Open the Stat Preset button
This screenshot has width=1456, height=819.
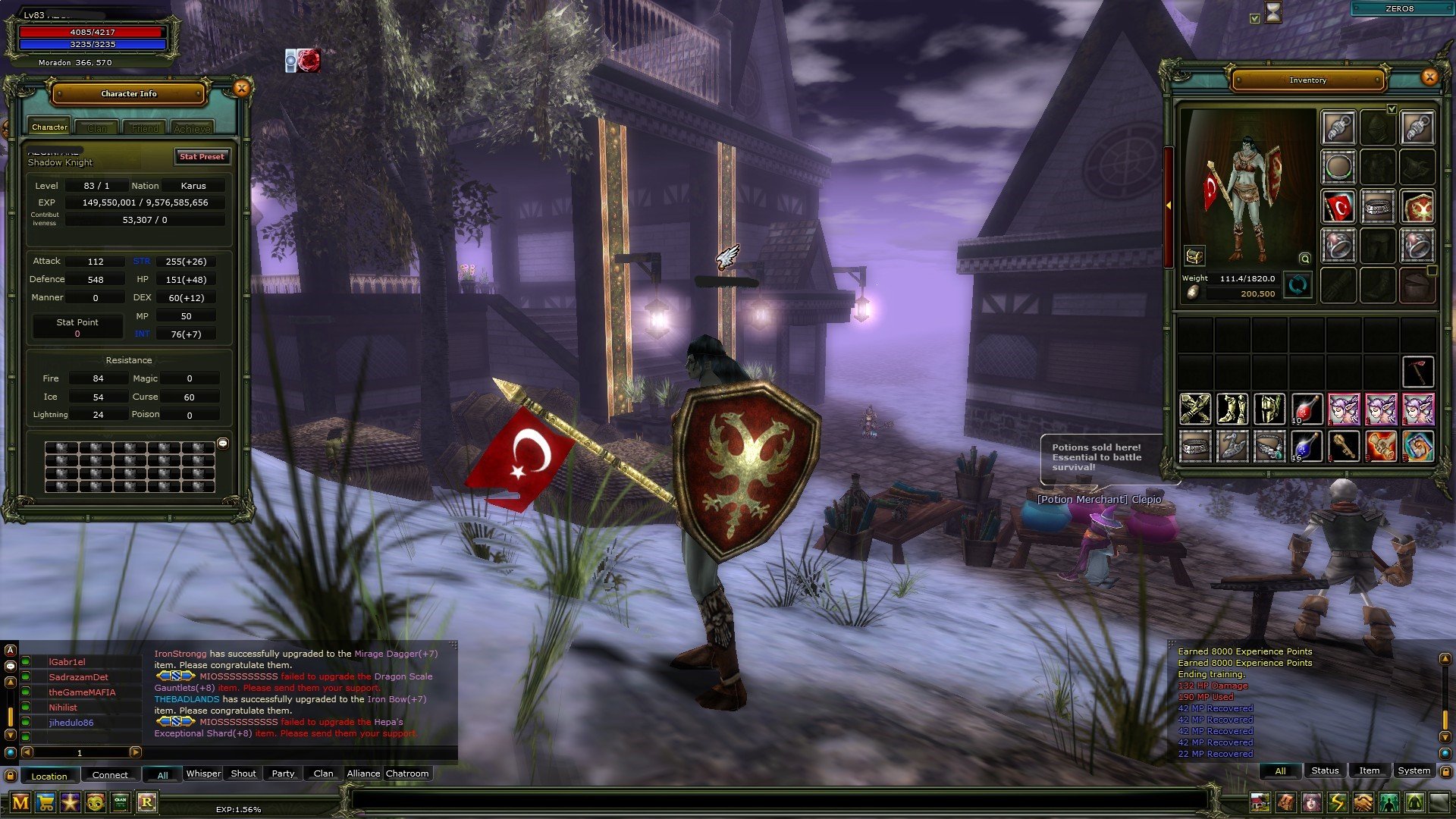(202, 156)
